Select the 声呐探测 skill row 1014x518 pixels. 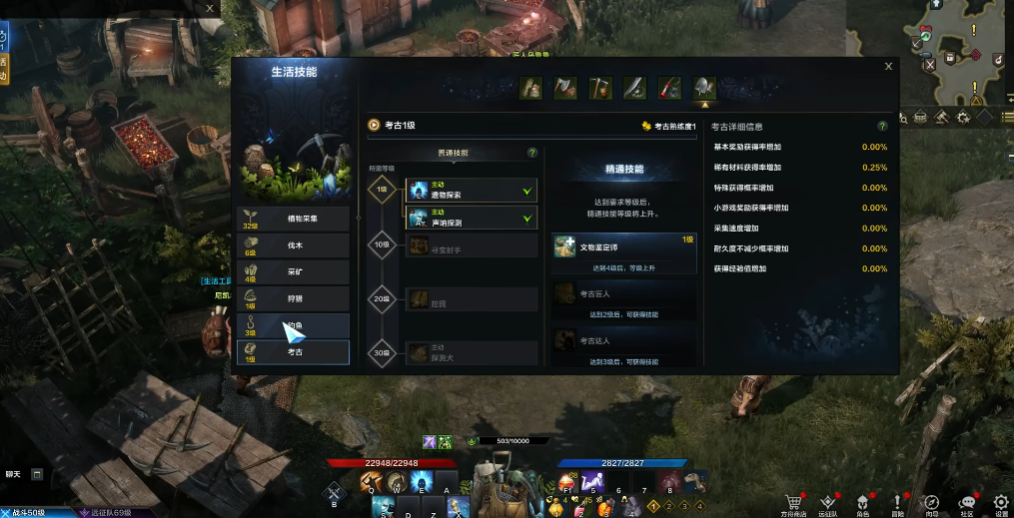pos(471,217)
